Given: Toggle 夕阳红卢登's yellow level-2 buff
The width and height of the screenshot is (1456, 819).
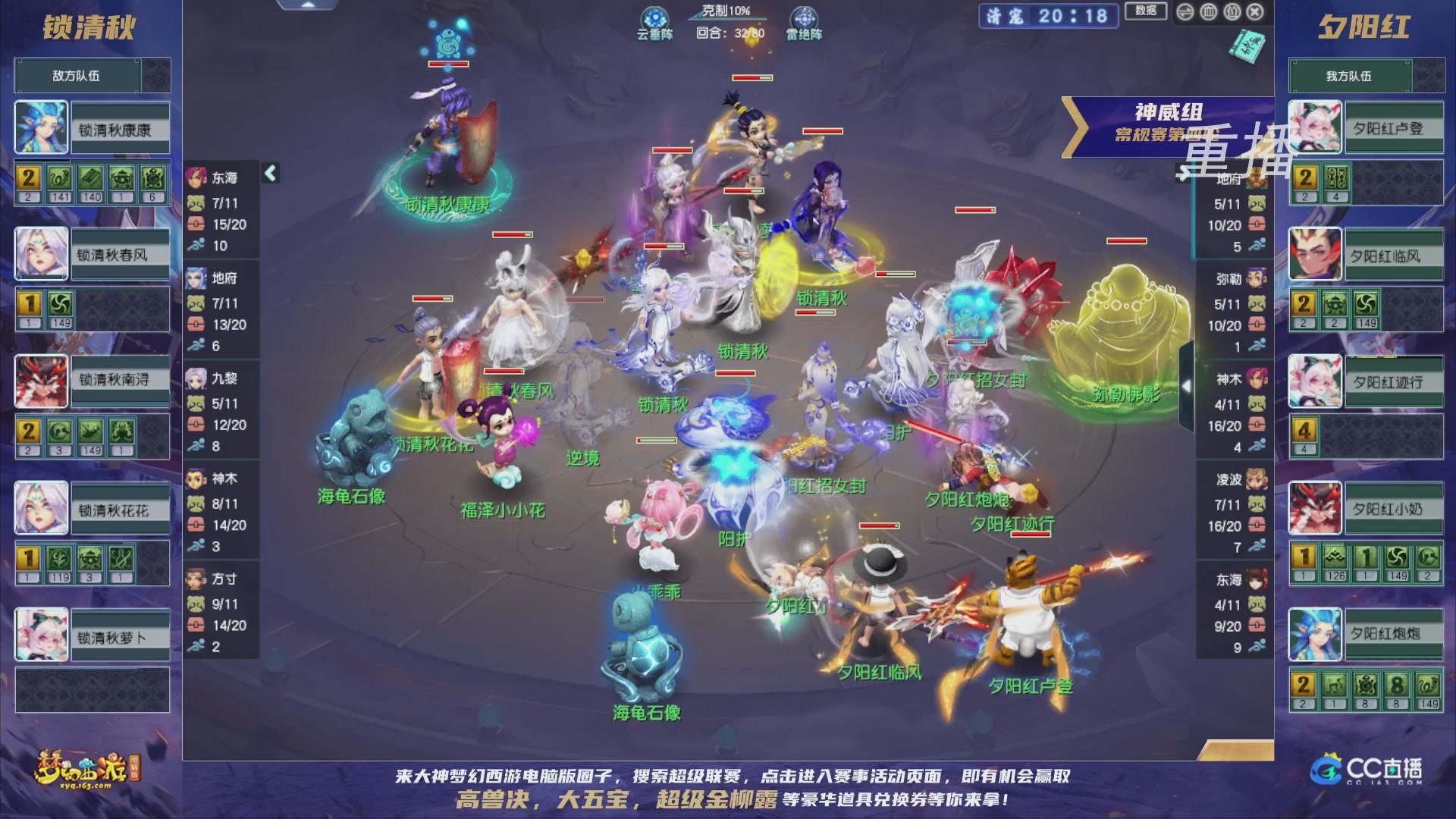Looking at the screenshot, I should click(1306, 177).
